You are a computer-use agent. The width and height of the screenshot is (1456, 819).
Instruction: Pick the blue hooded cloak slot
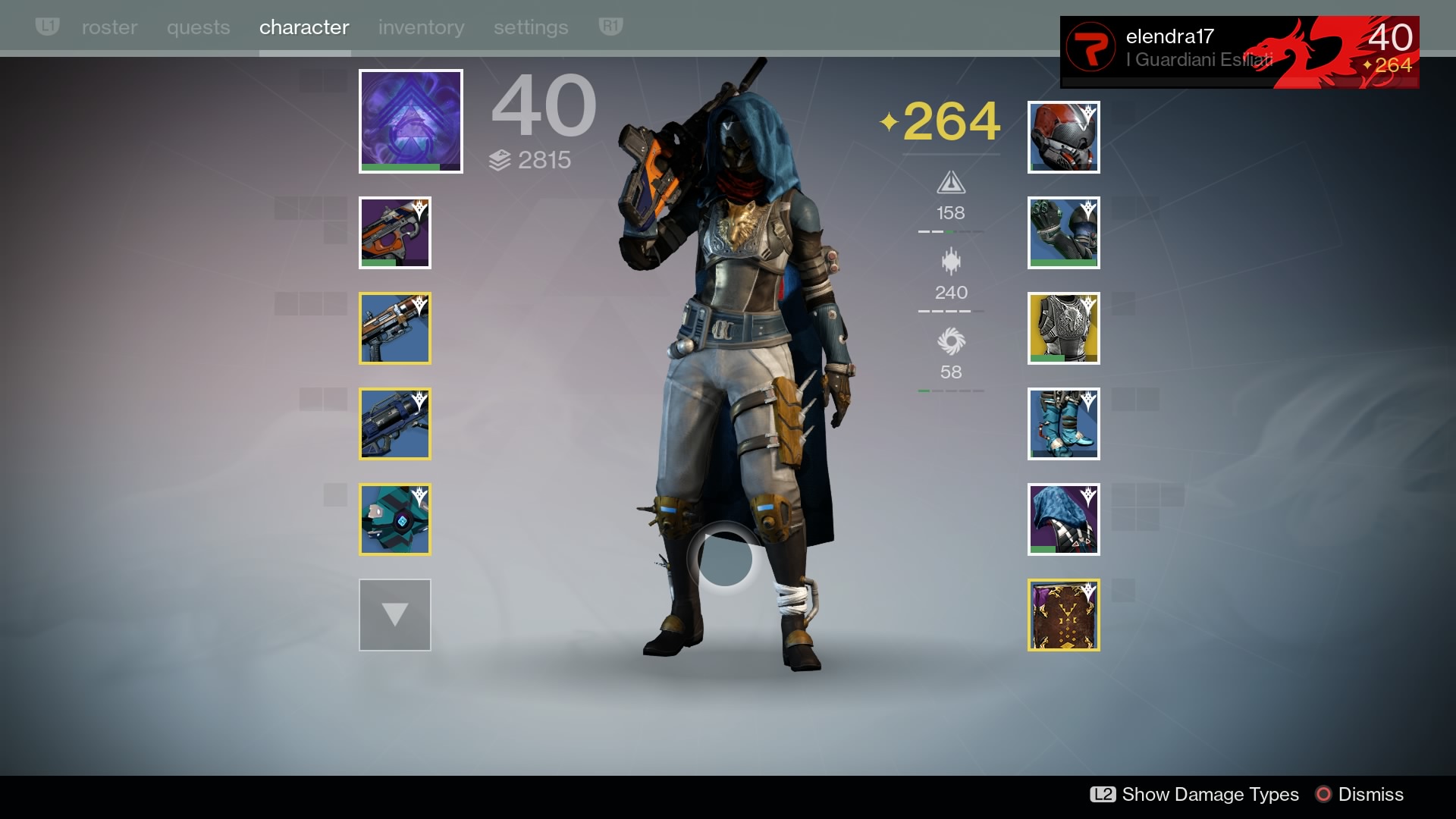(x=1063, y=519)
